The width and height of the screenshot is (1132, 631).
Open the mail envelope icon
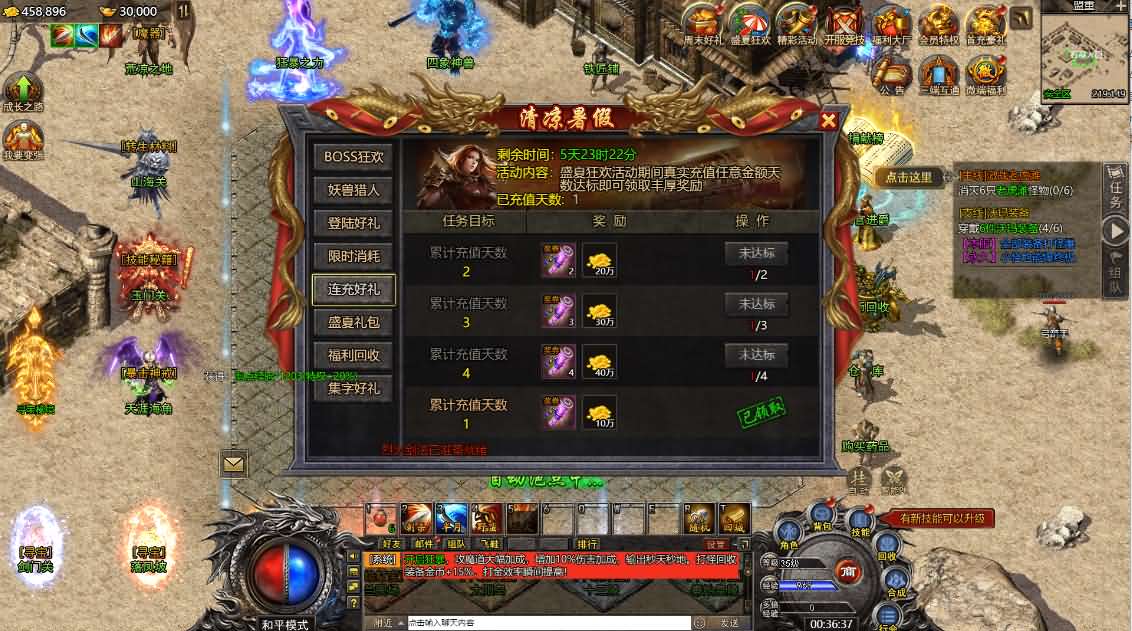[234, 464]
